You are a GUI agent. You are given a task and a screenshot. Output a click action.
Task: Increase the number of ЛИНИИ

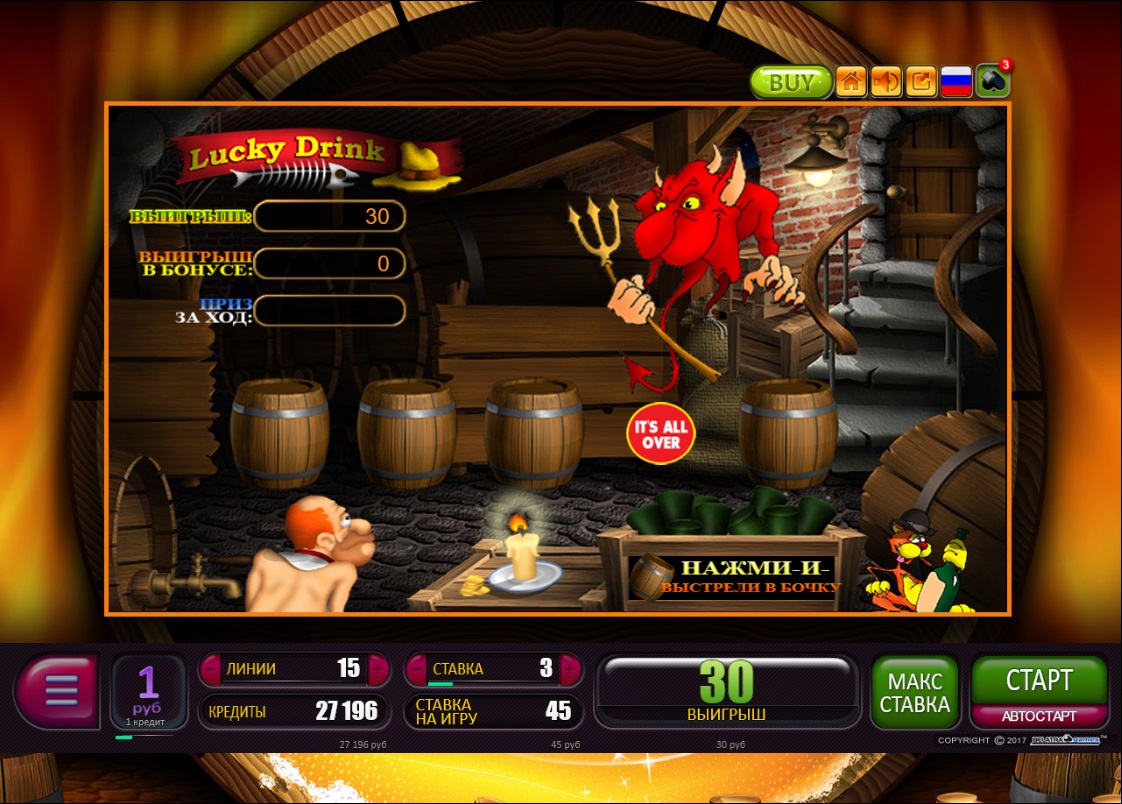(x=378, y=669)
